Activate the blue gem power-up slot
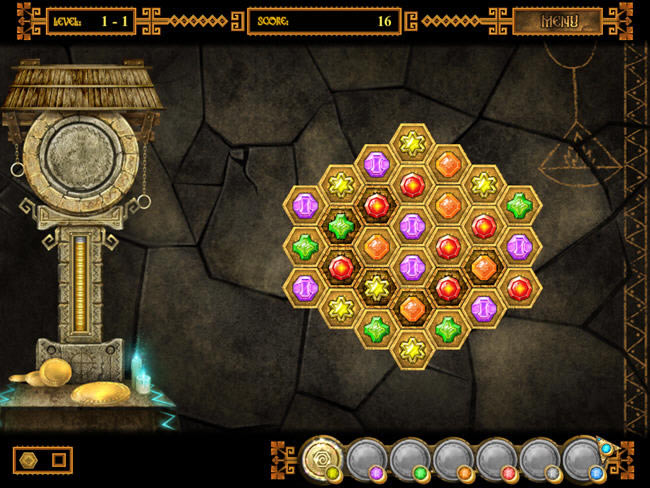The image size is (650, 488). (x=583, y=458)
